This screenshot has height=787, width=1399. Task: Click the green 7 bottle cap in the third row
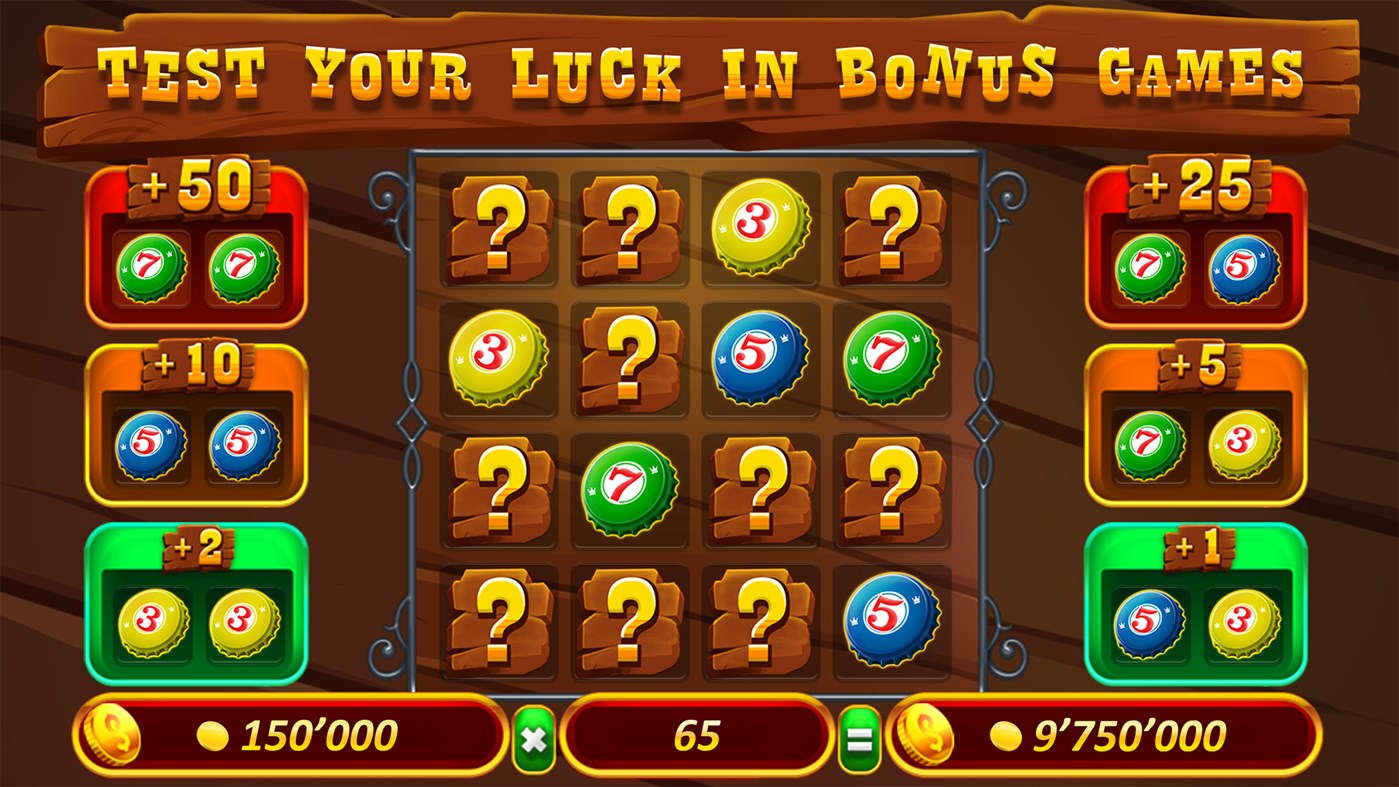coord(629,490)
